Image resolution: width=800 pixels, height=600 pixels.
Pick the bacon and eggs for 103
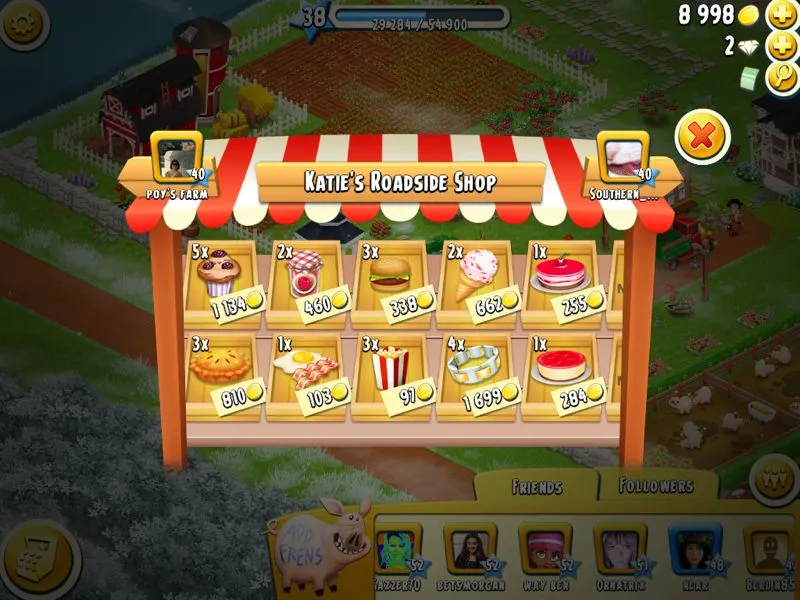[305, 370]
